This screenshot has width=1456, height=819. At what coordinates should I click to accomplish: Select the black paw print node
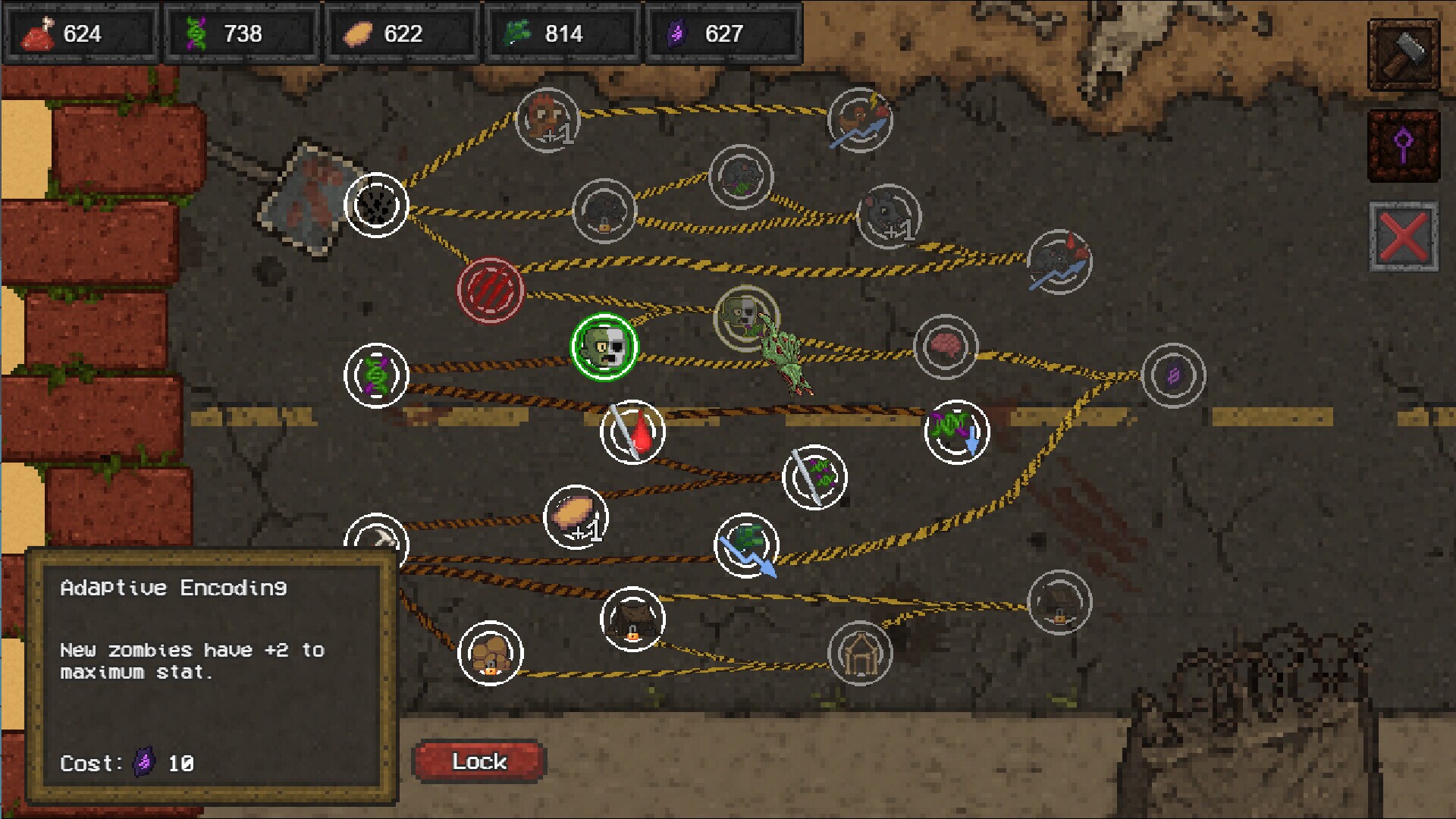[376, 205]
